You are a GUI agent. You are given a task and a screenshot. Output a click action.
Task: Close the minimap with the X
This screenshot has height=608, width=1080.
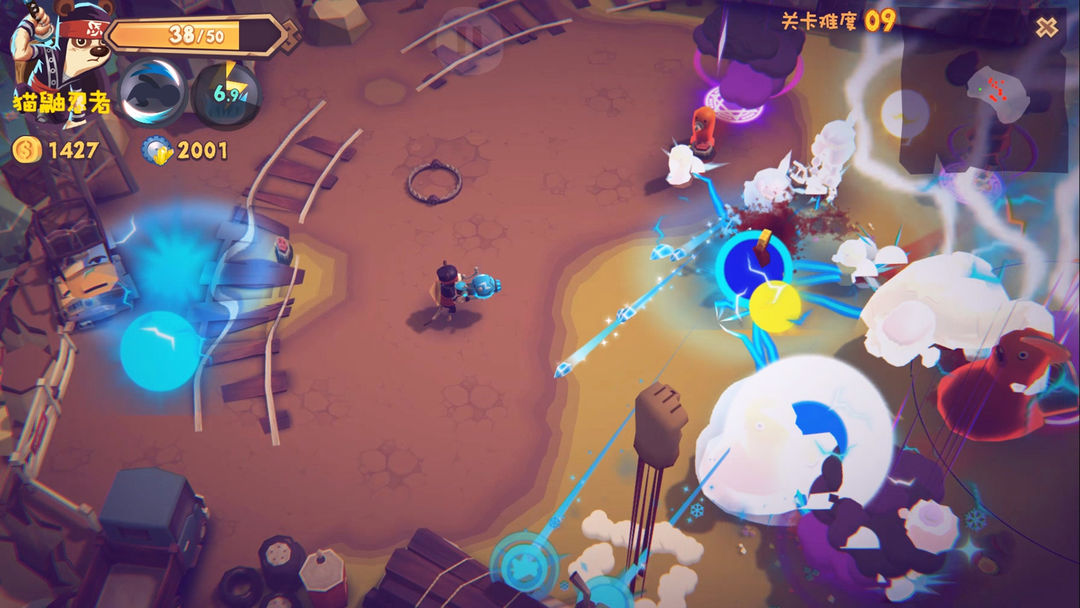pos(1046,27)
